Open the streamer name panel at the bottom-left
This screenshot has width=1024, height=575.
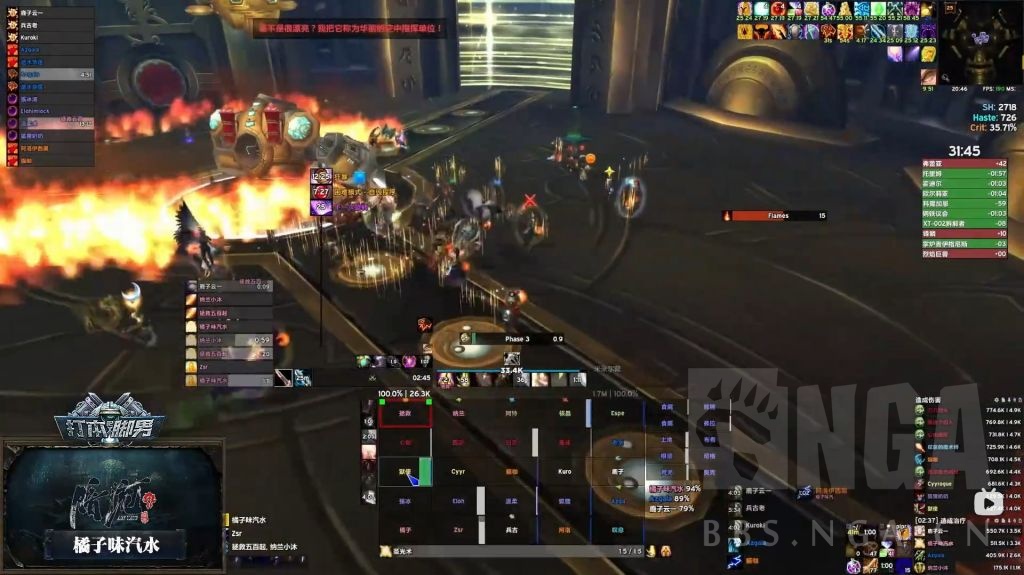(115, 546)
